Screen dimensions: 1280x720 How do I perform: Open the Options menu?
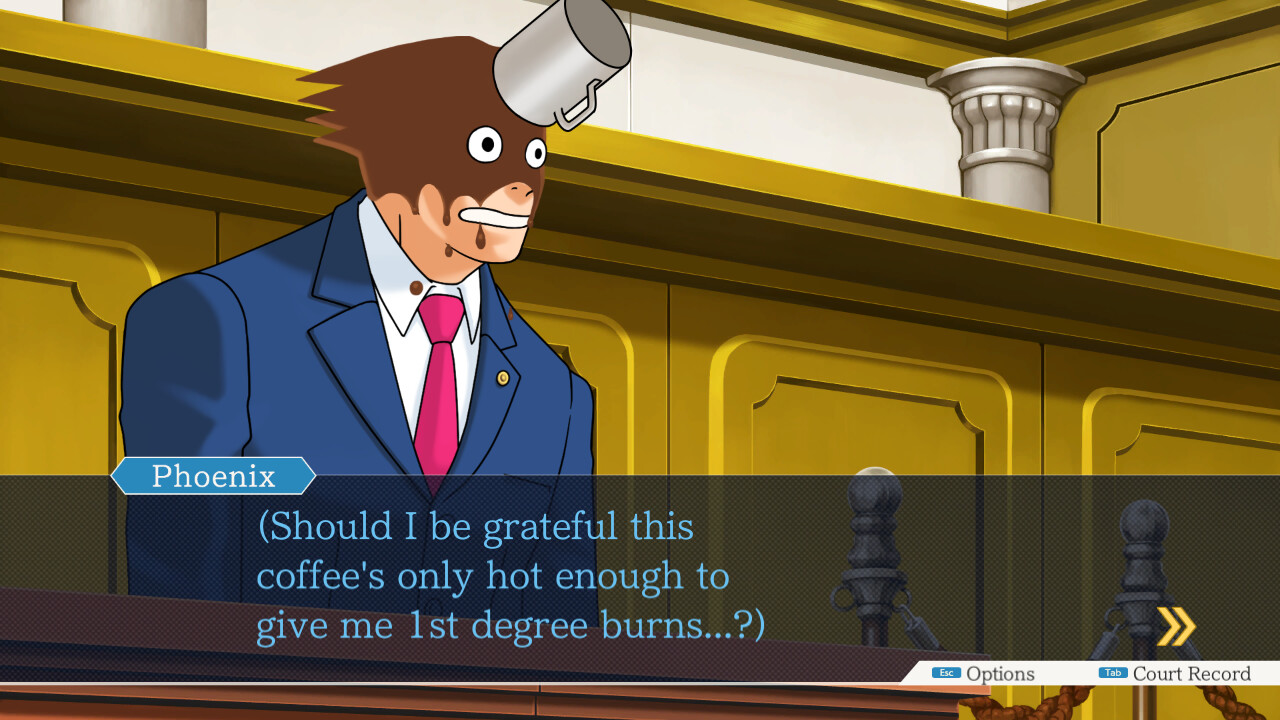[985, 674]
